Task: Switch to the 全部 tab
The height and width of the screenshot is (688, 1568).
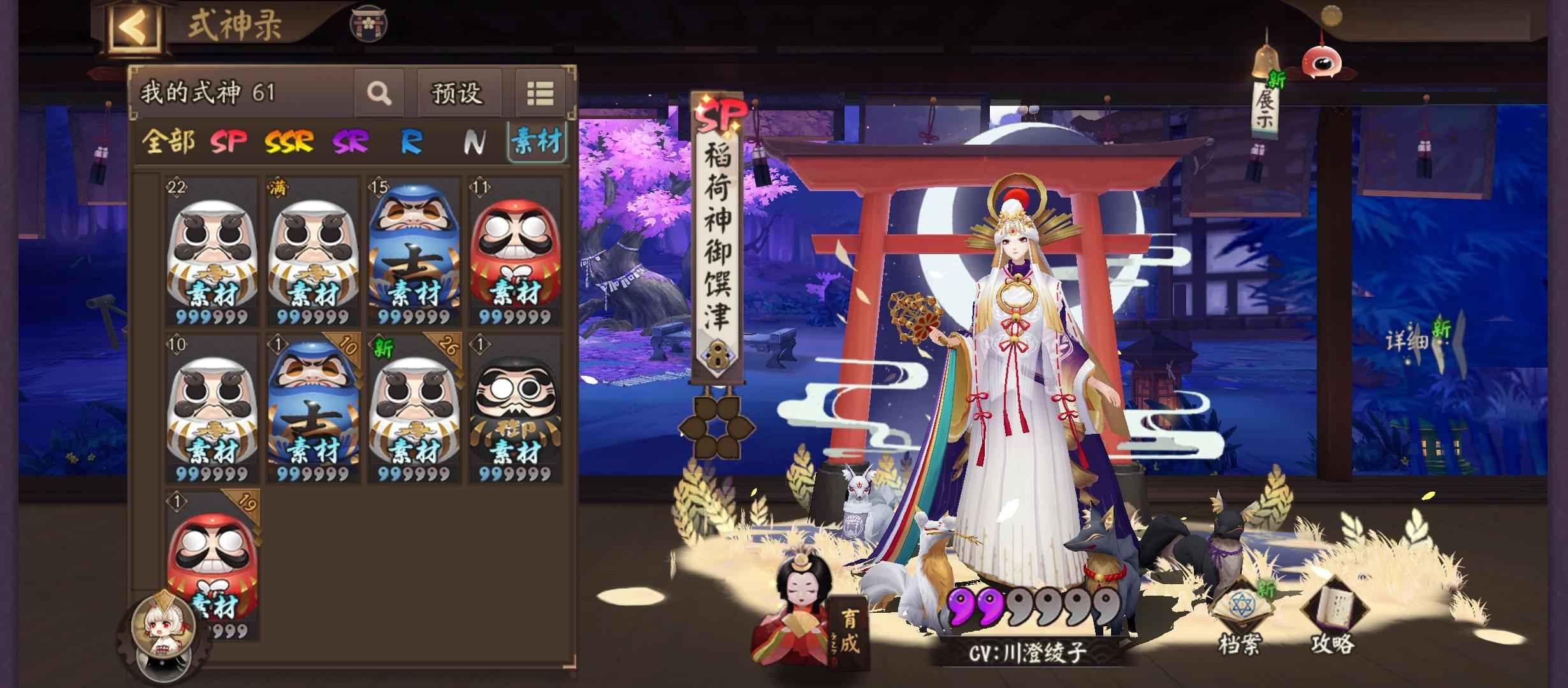Action: tap(168, 141)
